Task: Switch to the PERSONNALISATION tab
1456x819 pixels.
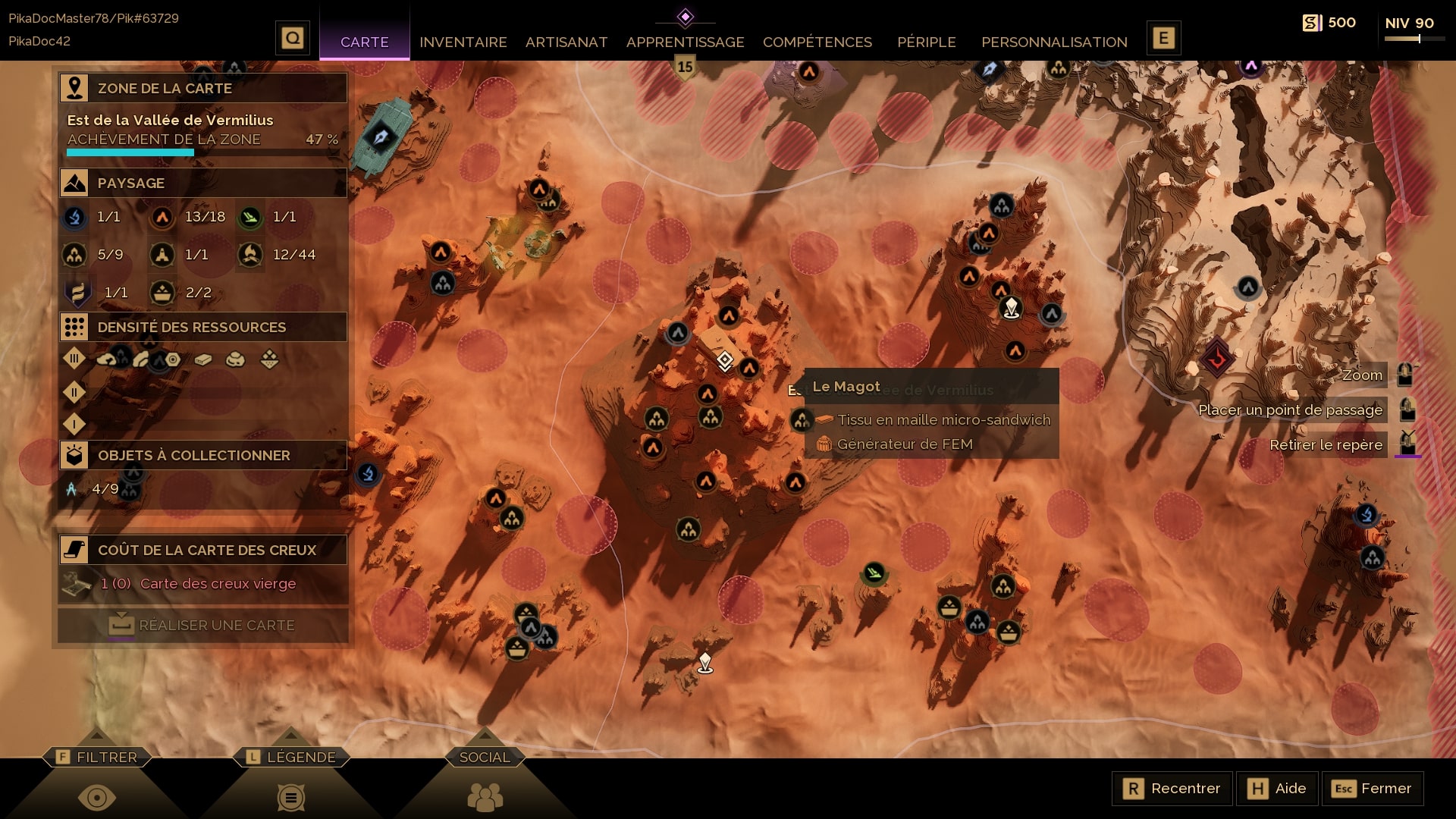Action: [1053, 42]
